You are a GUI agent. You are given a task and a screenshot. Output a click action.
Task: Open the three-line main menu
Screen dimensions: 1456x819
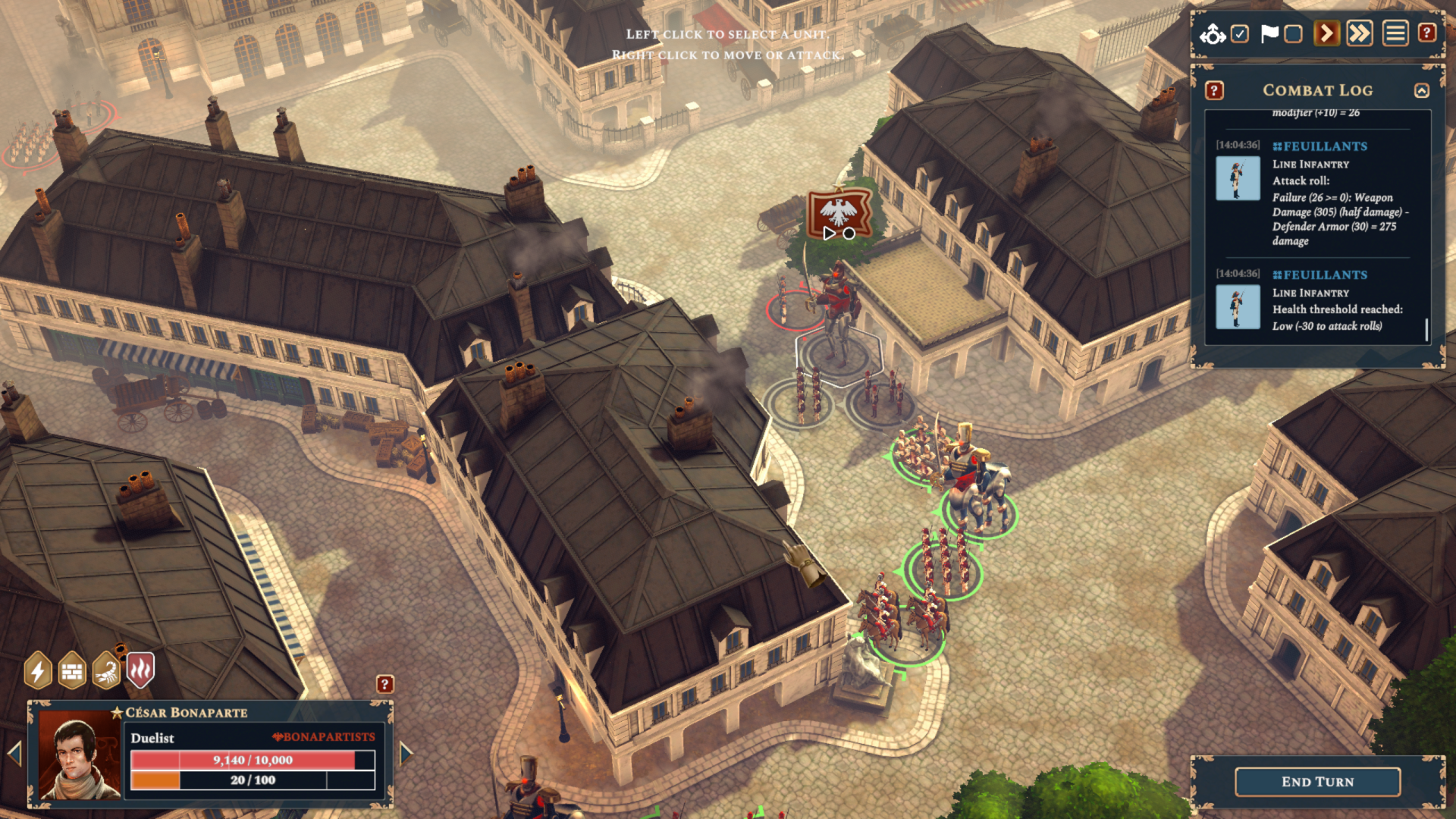pyautogui.click(x=1395, y=34)
